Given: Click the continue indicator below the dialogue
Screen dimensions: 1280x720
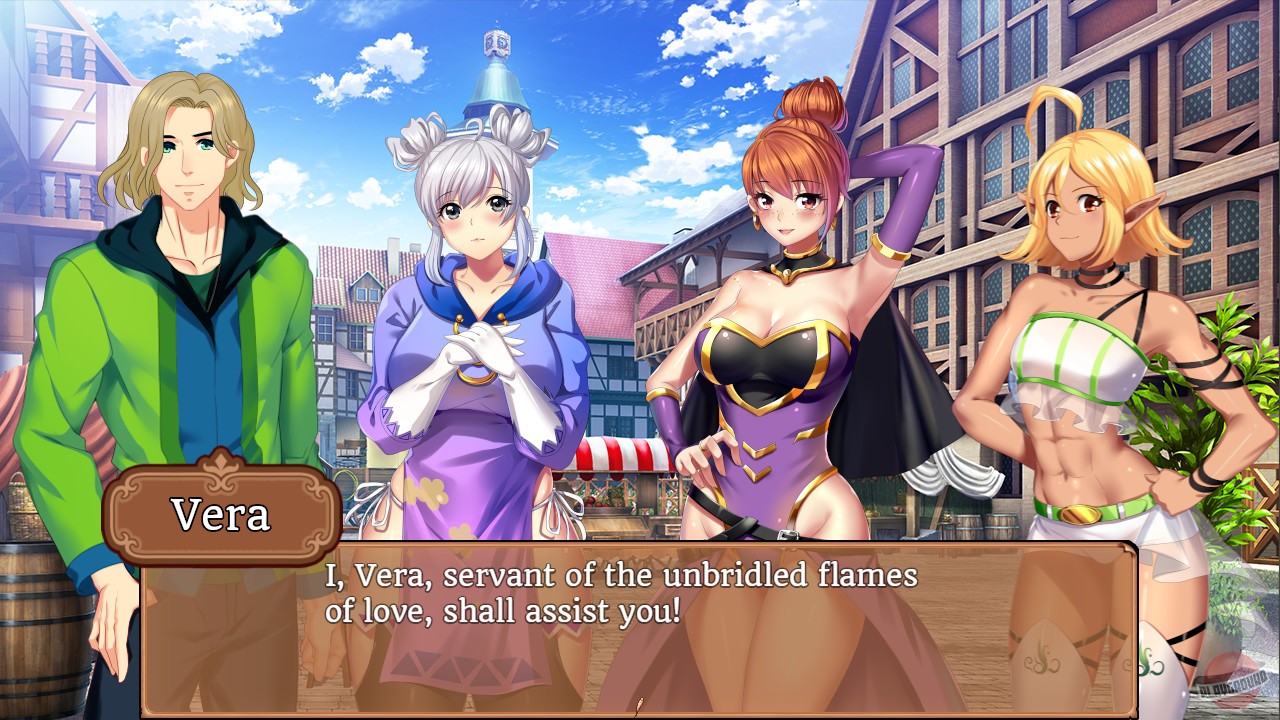Looking at the screenshot, I should pyautogui.click(x=638, y=702).
